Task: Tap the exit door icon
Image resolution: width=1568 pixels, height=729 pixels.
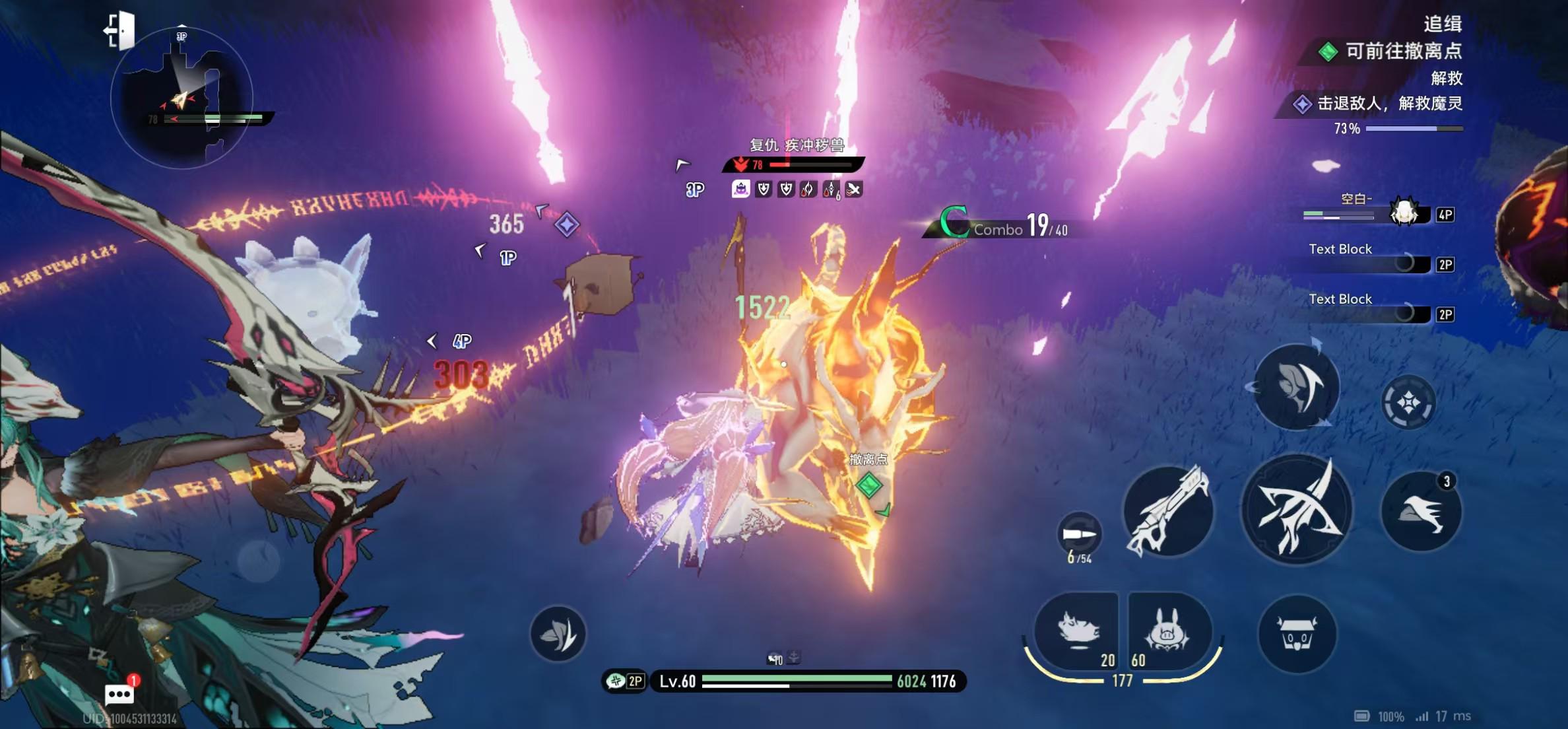Action: click(x=120, y=30)
